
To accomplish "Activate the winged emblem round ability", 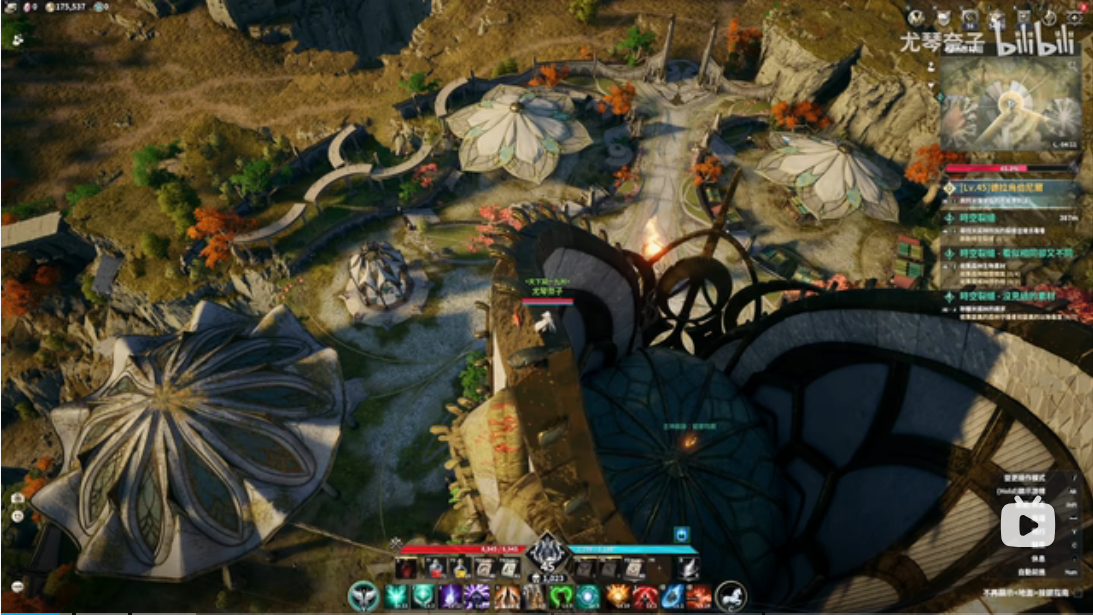I will tap(364, 596).
